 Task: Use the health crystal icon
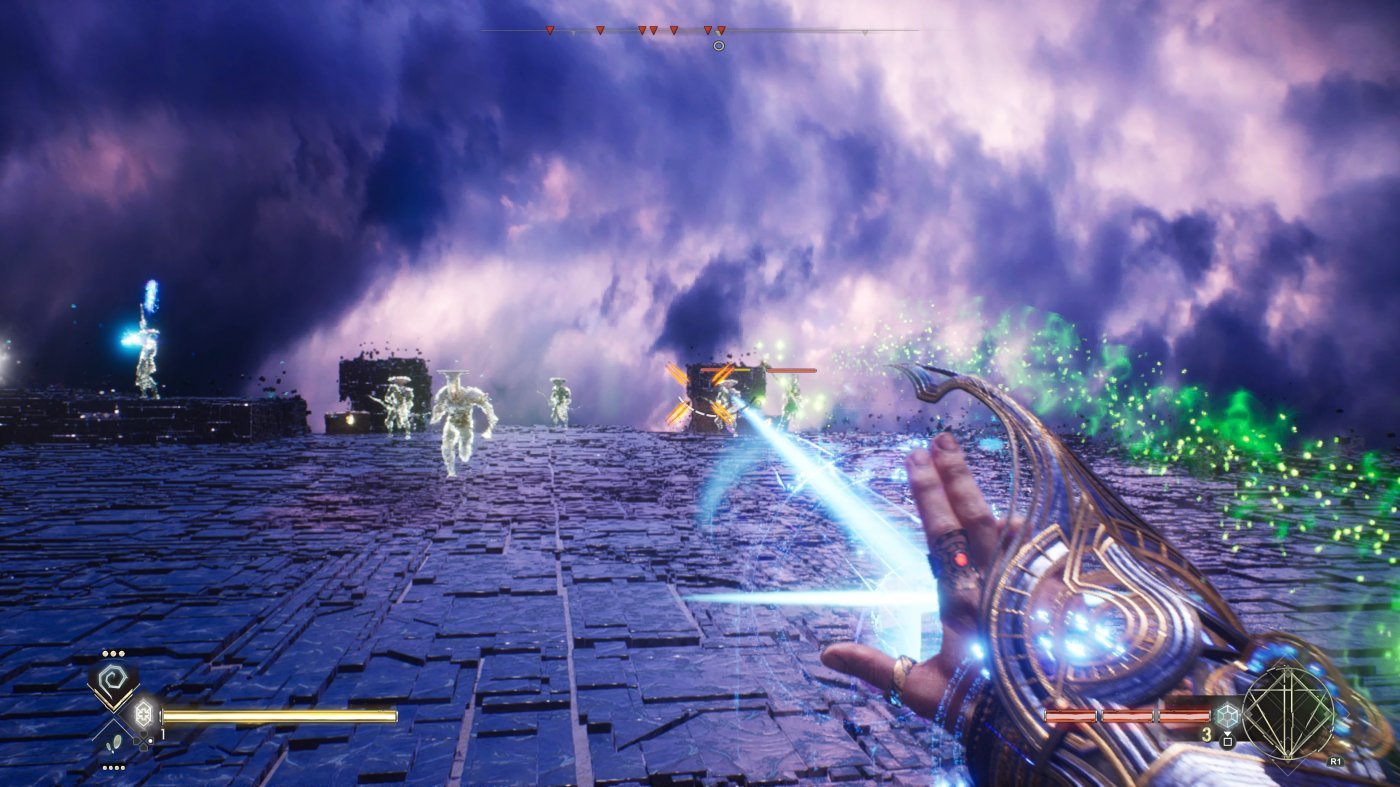(x=142, y=715)
